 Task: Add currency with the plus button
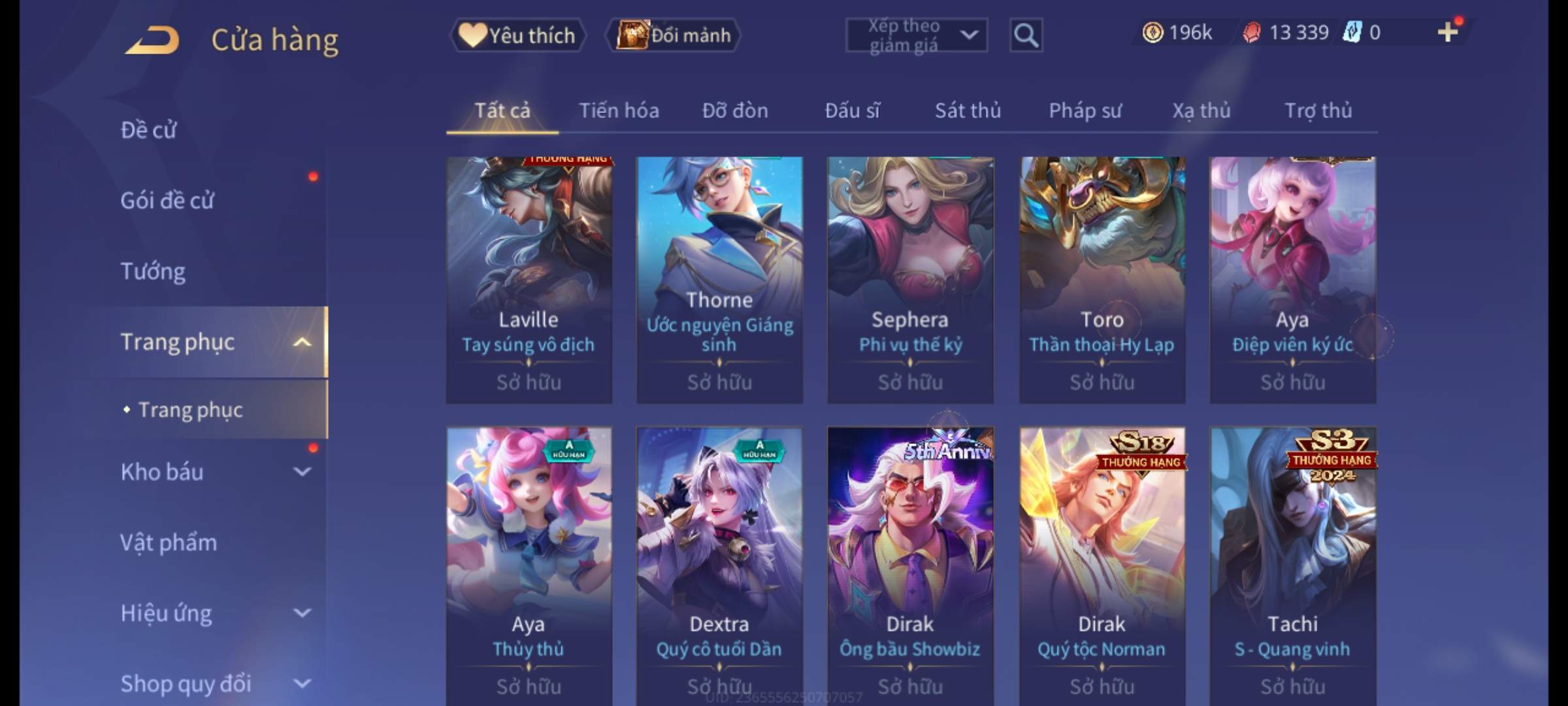[1447, 32]
